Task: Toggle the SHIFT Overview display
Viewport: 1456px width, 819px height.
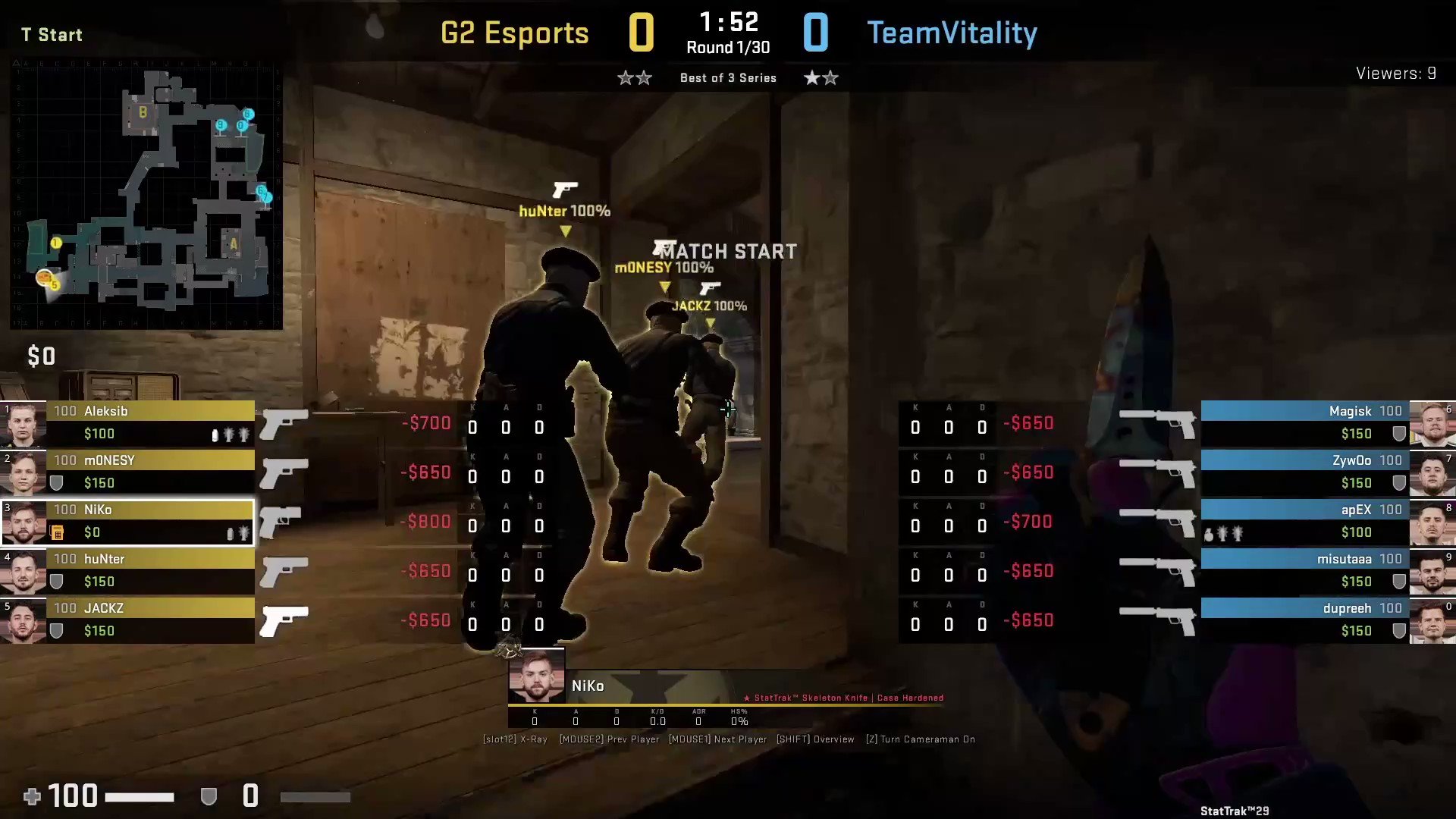Action: 816,739
